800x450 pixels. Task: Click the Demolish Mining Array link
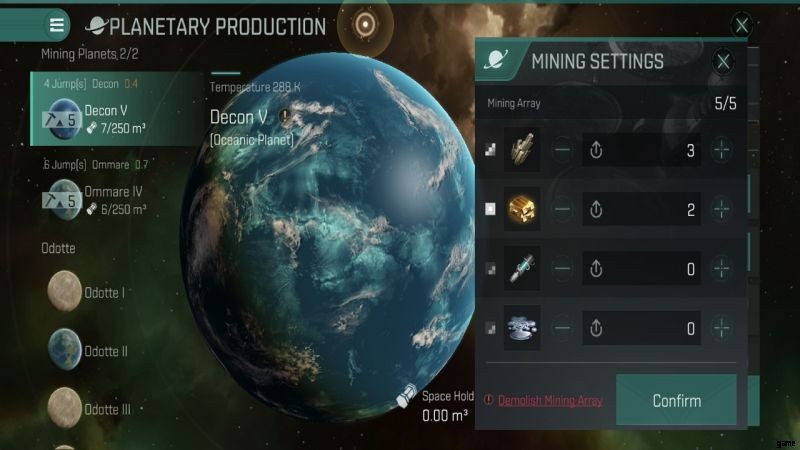[550, 401]
